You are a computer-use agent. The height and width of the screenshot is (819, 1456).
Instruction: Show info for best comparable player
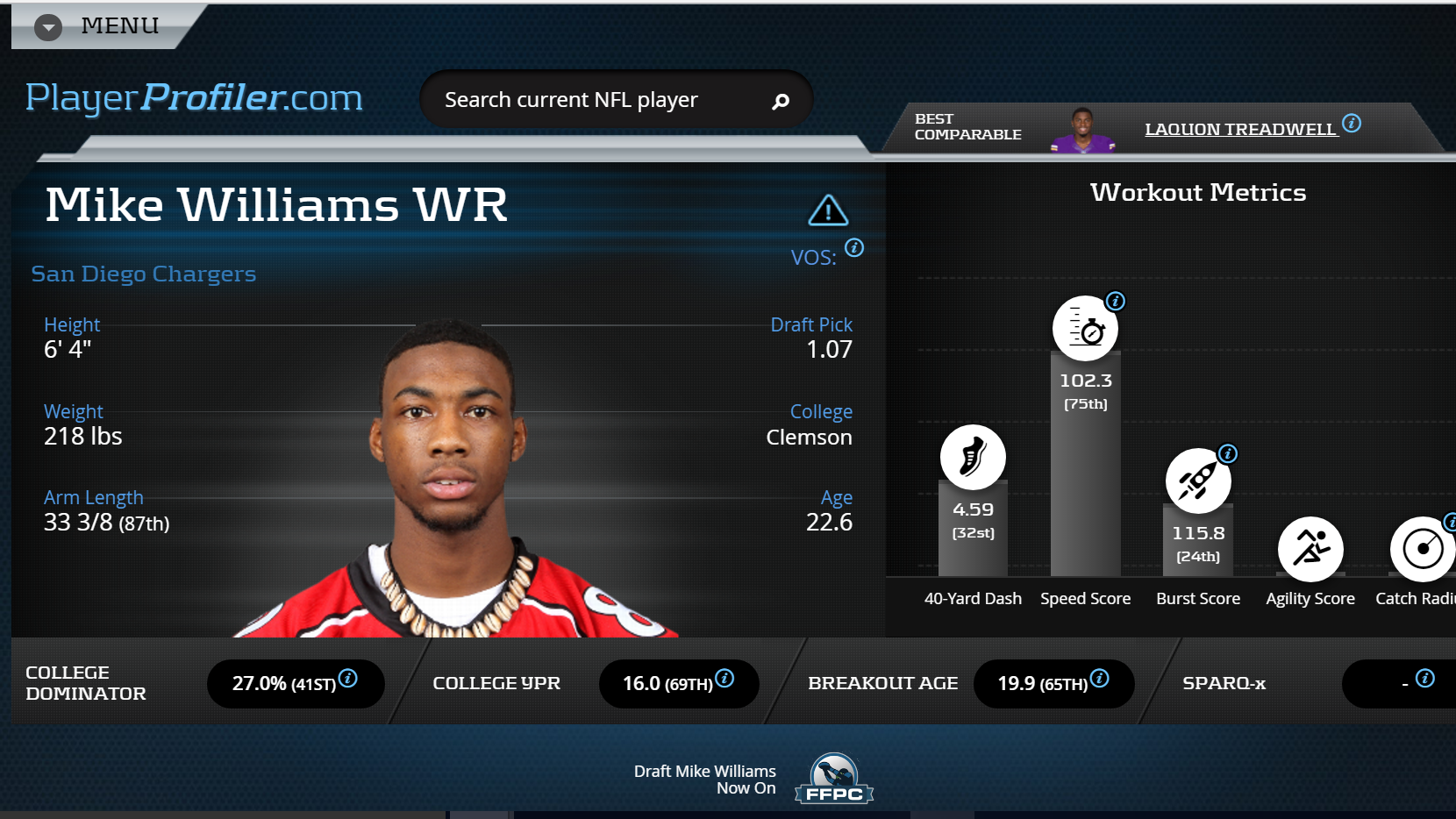click(x=1352, y=123)
